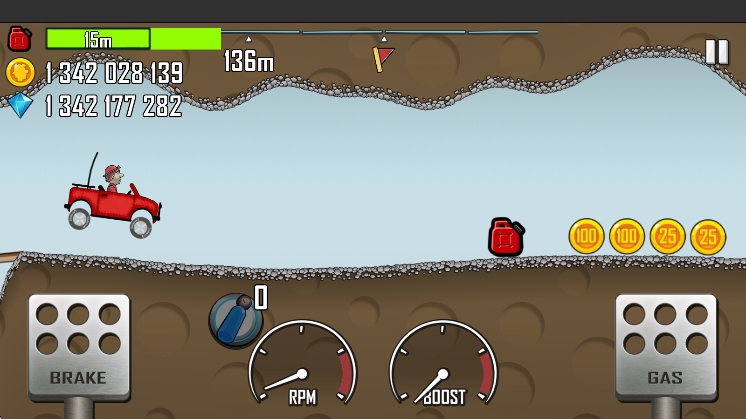
Task: Hit the BRAKE pedal
Action: (x=79, y=345)
